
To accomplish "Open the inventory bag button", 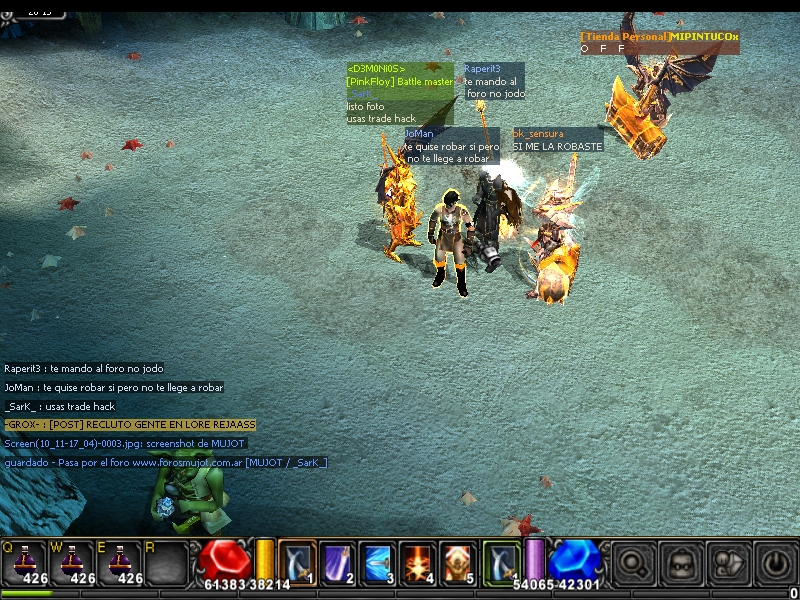I will [682, 563].
